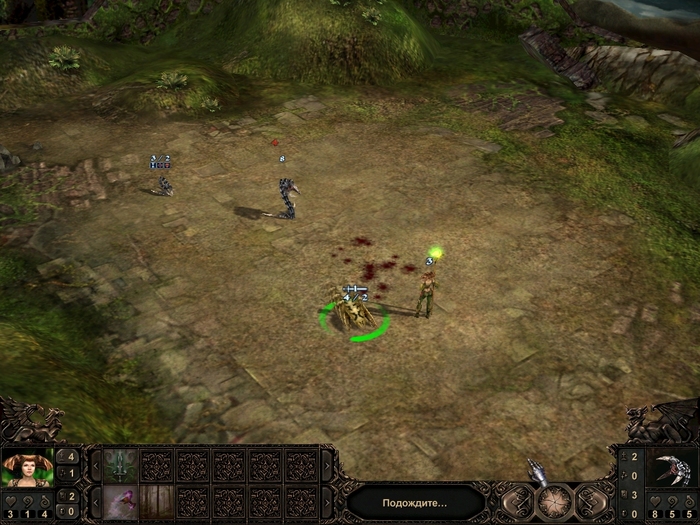
Task: Click the lower card row's left arrow
Action: click(97, 502)
